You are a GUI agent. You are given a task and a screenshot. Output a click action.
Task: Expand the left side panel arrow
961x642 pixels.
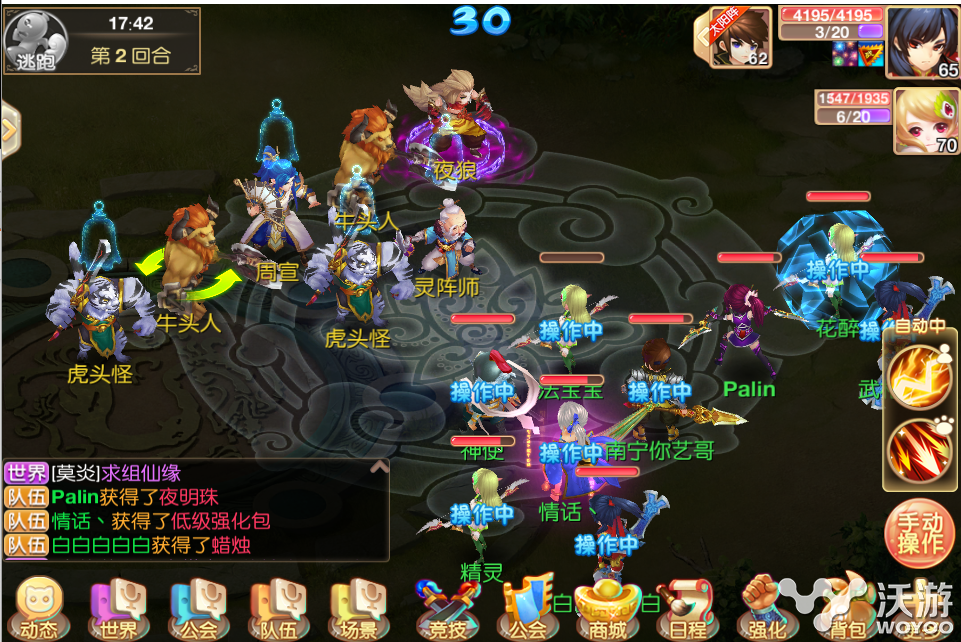(x=11, y=130)
